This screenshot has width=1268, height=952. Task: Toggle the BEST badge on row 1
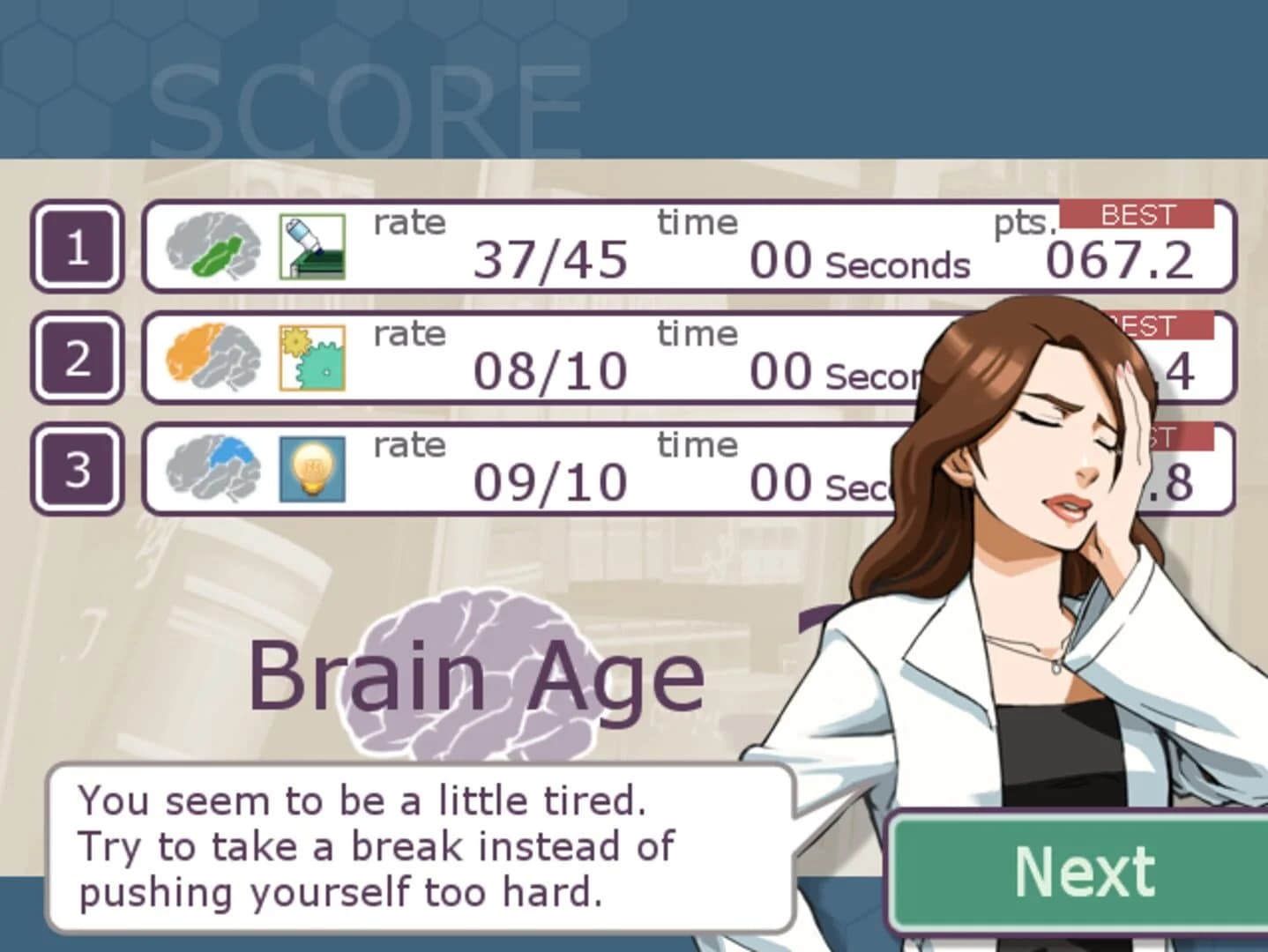(1136, 215)
